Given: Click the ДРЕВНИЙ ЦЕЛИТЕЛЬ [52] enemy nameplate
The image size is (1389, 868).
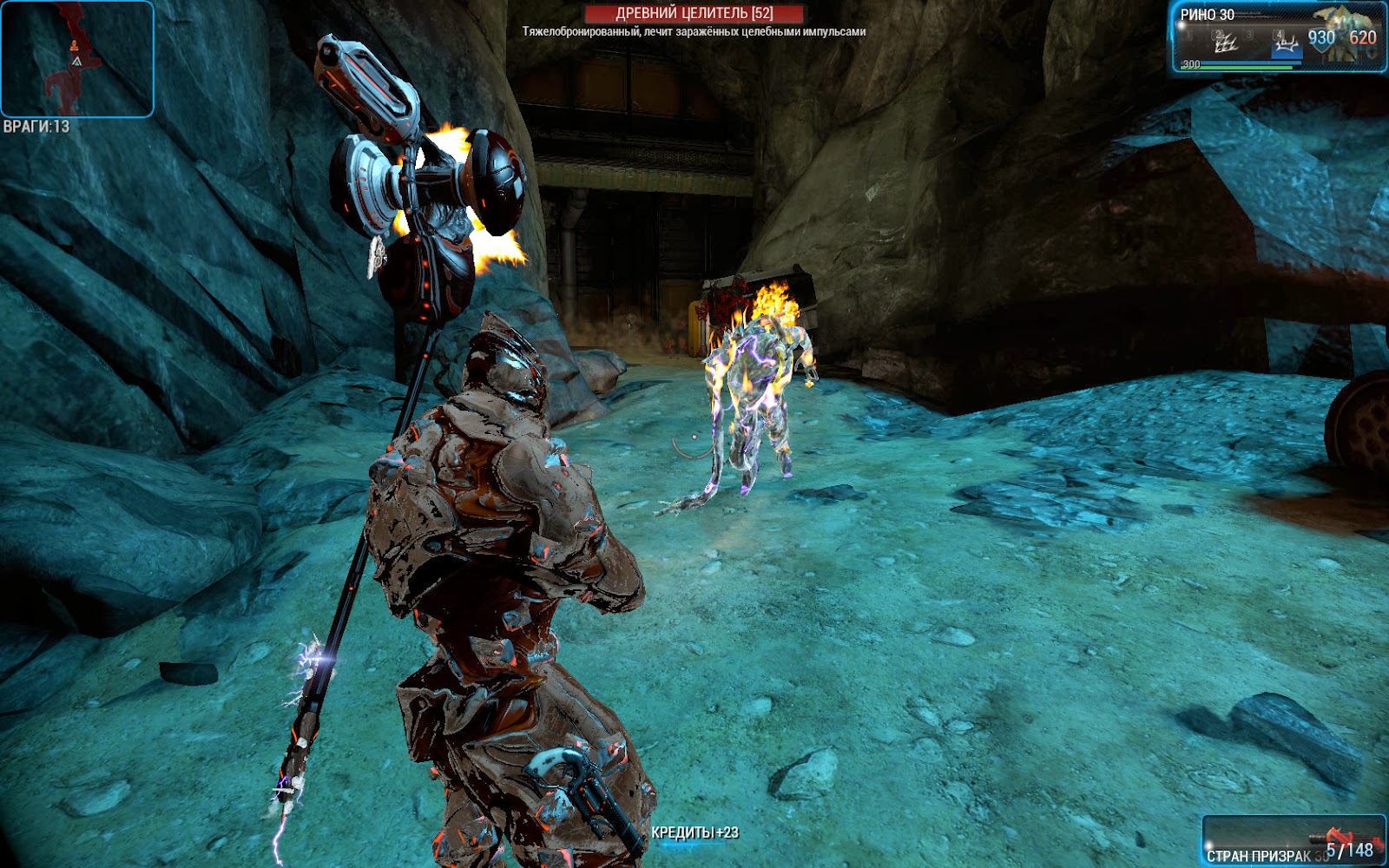Looking at the screenshot, I should 694,10.
